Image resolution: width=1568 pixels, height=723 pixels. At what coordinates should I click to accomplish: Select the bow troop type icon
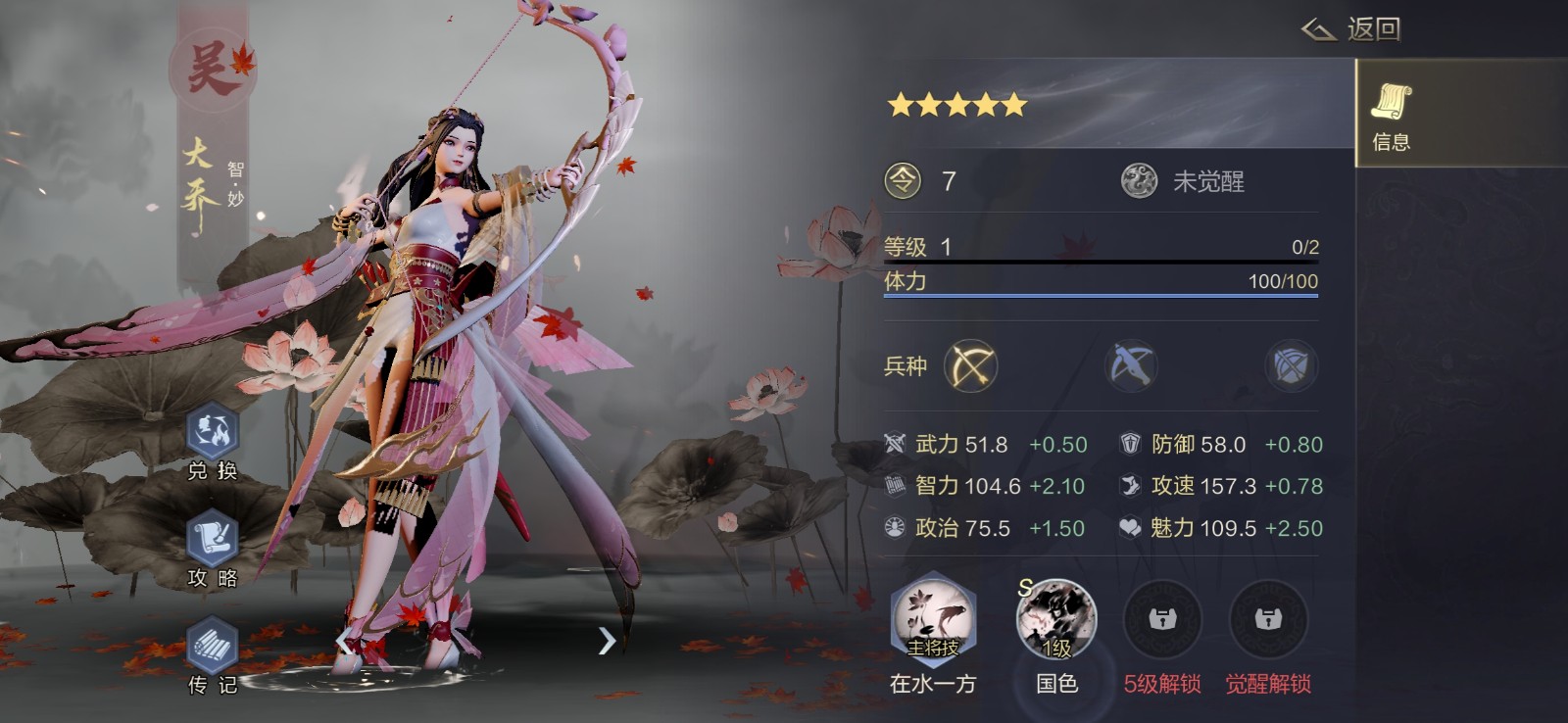(969, 365)
